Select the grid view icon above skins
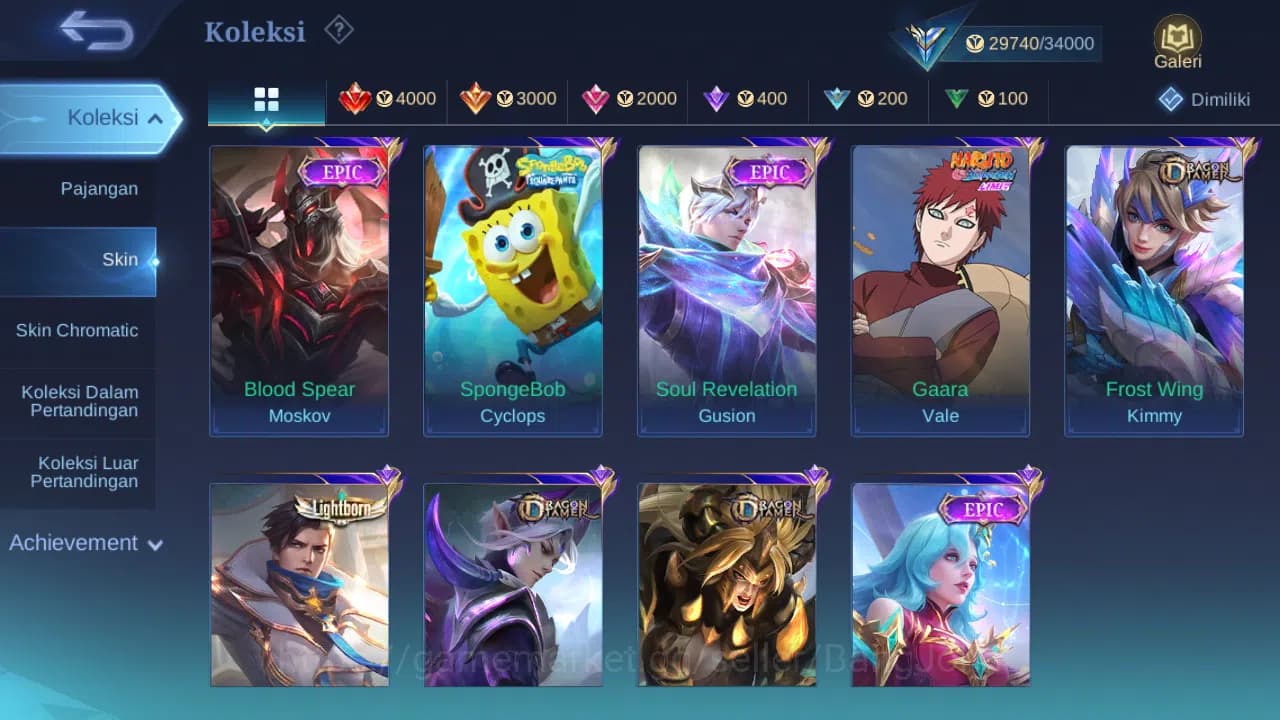 tap(265, 99)
